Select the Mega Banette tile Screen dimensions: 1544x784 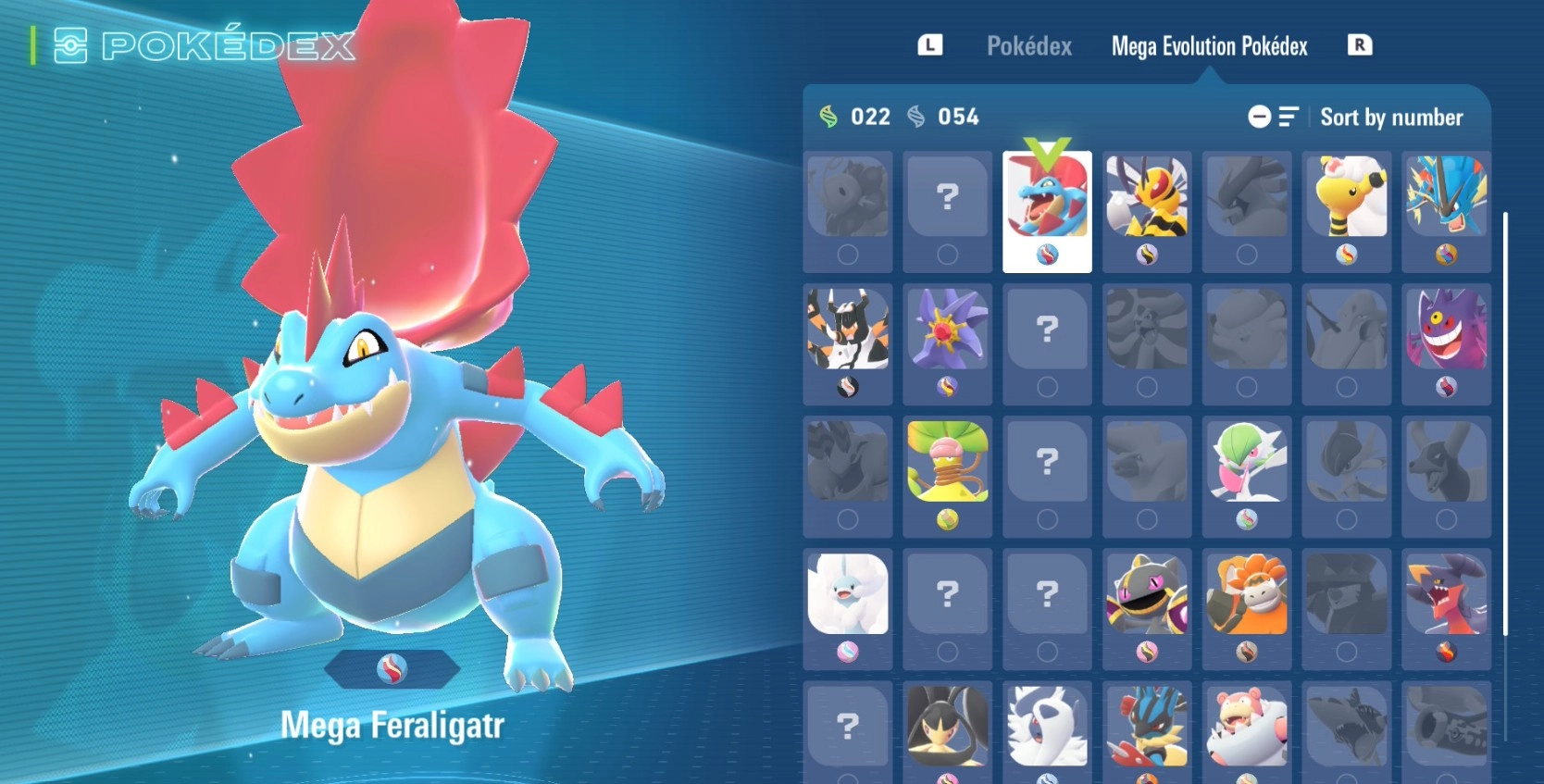coord(1147,608)
